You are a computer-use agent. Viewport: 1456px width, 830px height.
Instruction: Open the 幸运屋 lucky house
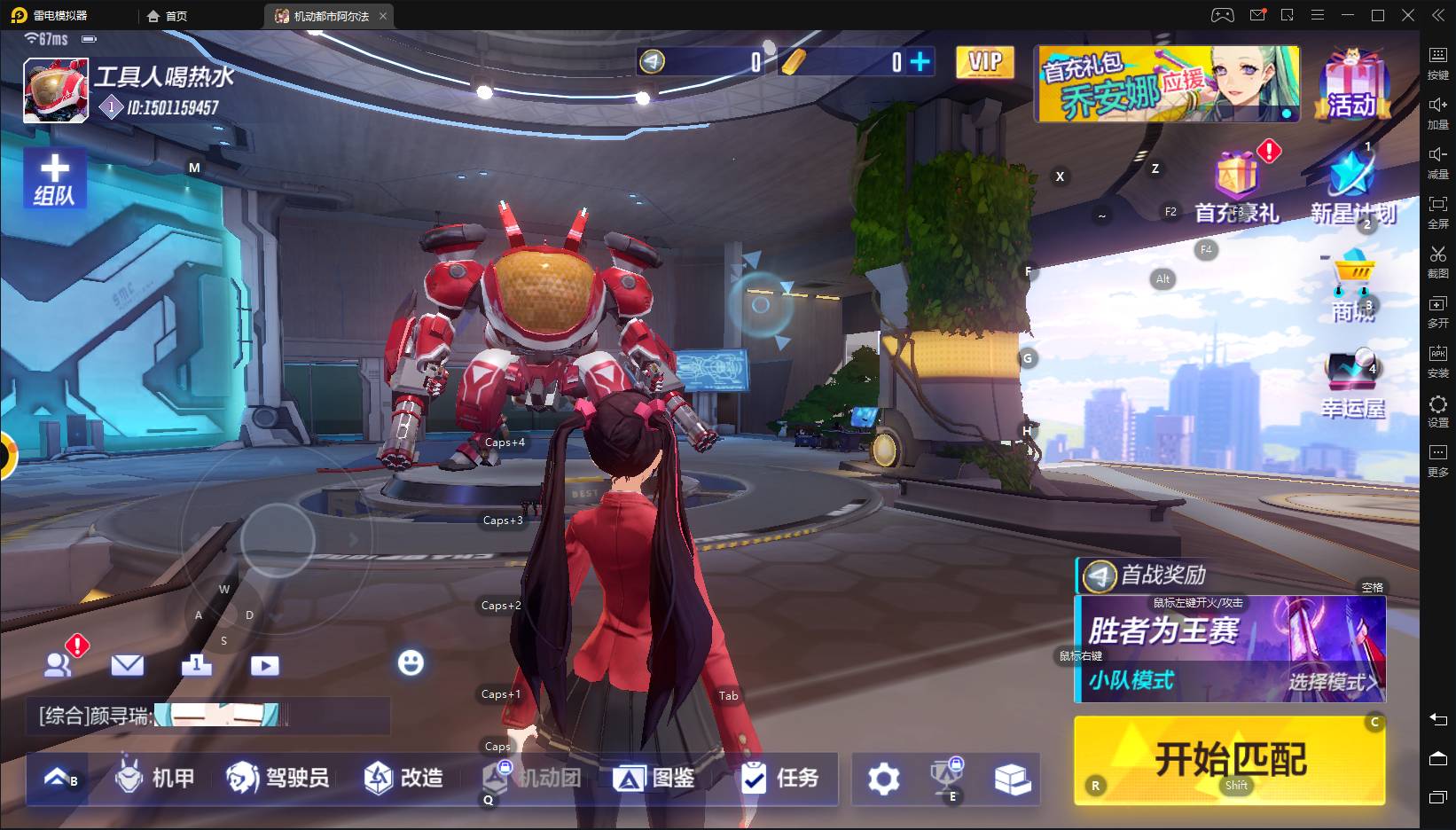pos(1352,383)
